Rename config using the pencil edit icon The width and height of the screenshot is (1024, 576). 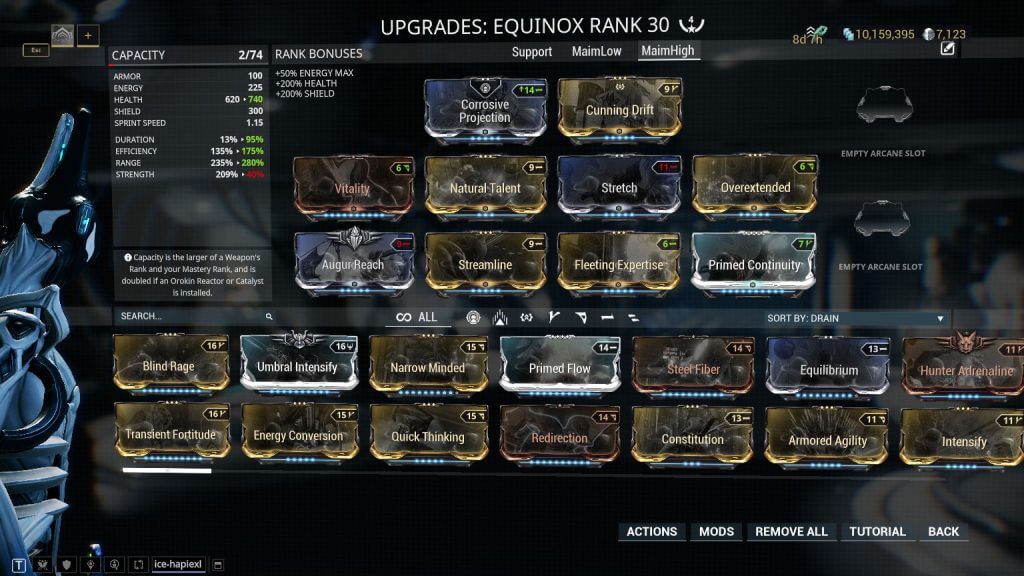click(948, 49)
